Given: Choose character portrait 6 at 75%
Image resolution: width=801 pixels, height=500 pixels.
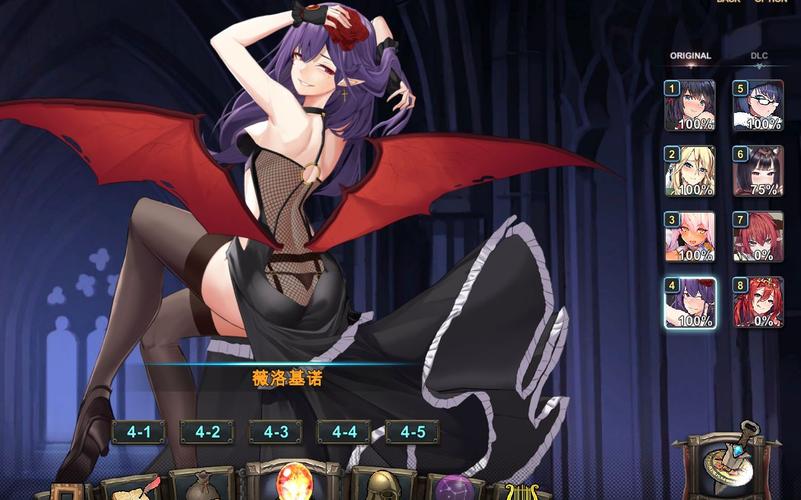Looking at the screenshot, I should 758,171.
